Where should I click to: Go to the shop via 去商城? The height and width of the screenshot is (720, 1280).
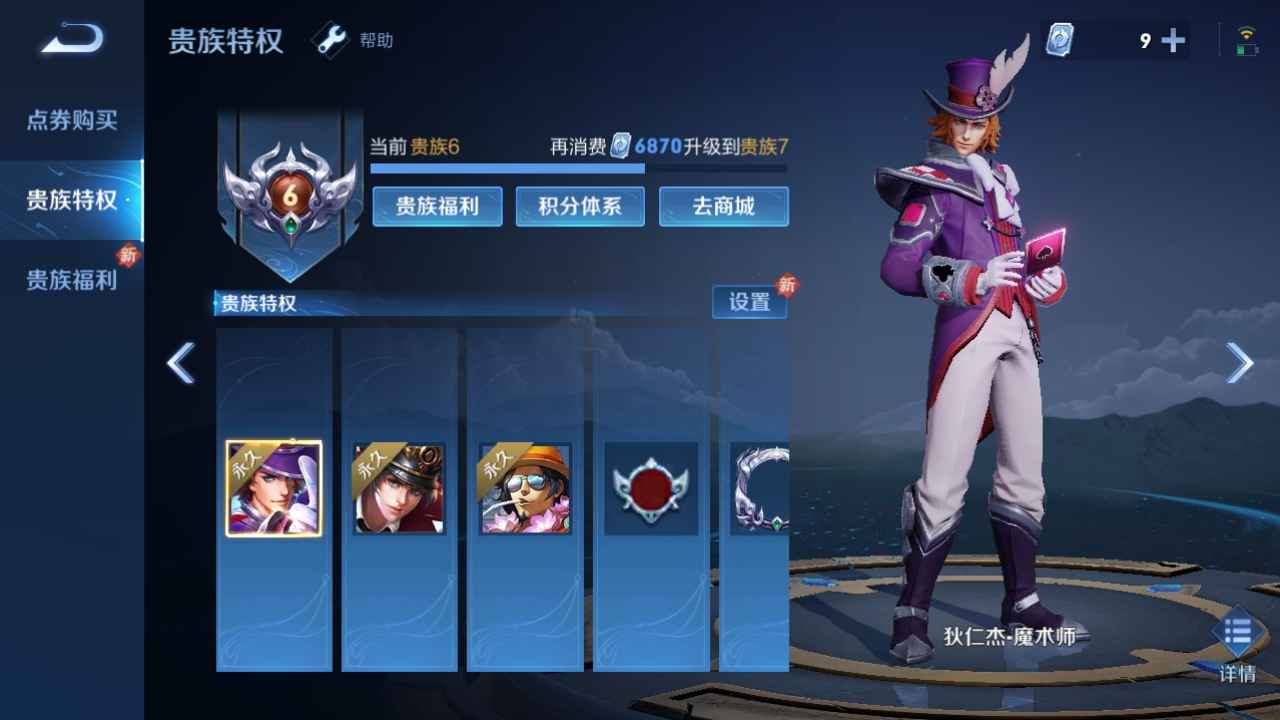click(x=724, y=207)
